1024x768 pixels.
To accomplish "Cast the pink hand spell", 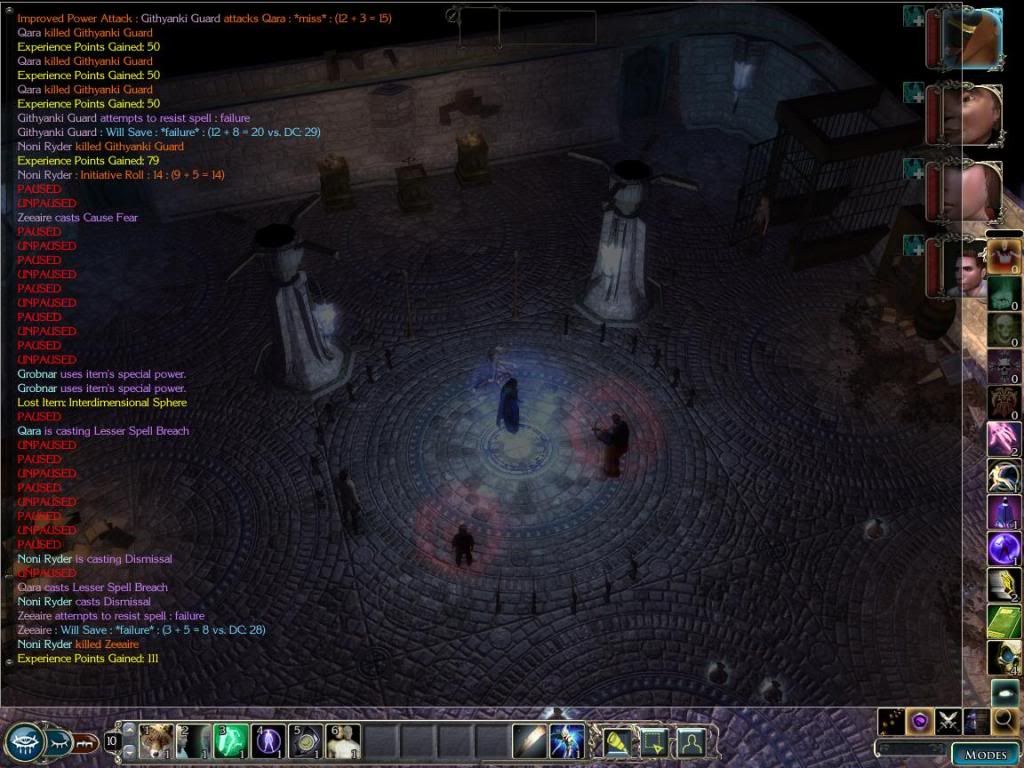I will 1004,438.
